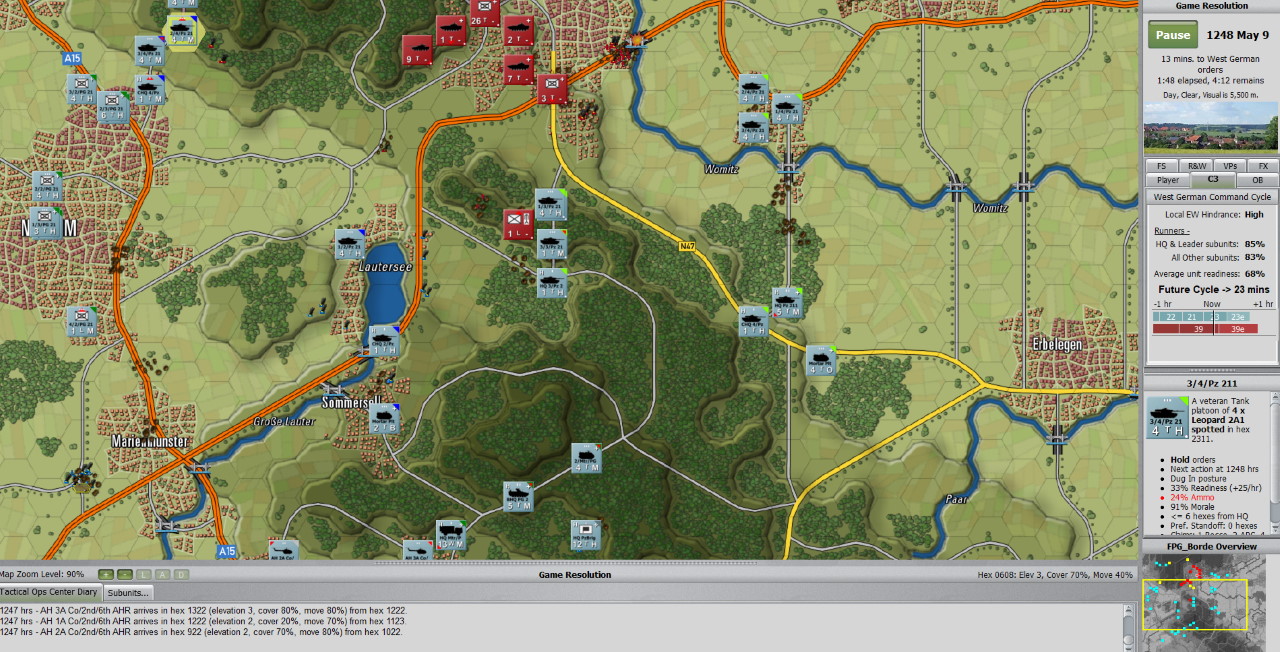Click the A map toggle button
Image resolution: width=1280 pixels, height=652 pixels.
point(161,574)
